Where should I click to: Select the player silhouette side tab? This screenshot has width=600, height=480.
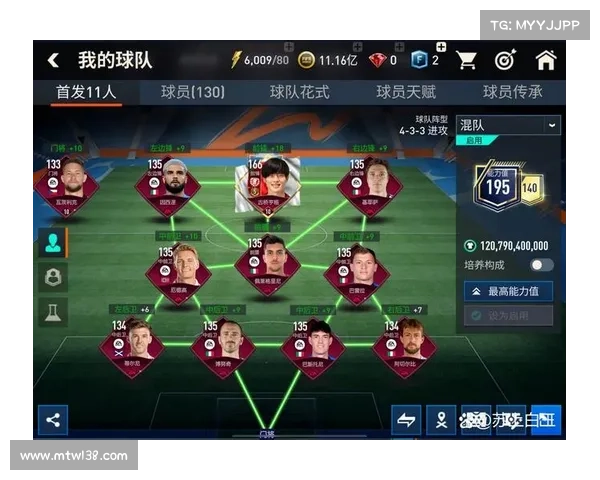point(53,242)
